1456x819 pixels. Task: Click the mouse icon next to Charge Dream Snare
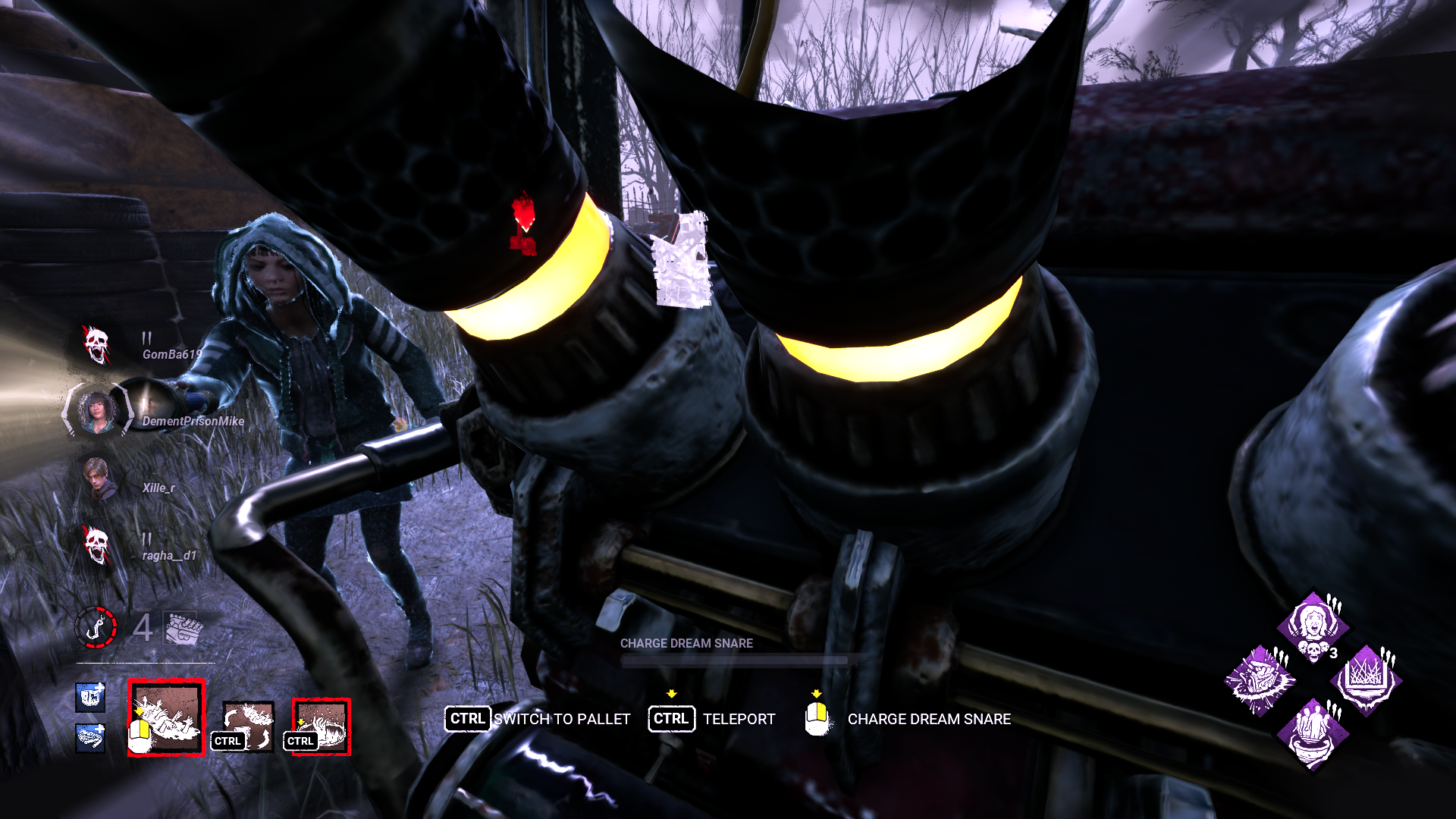817,719
